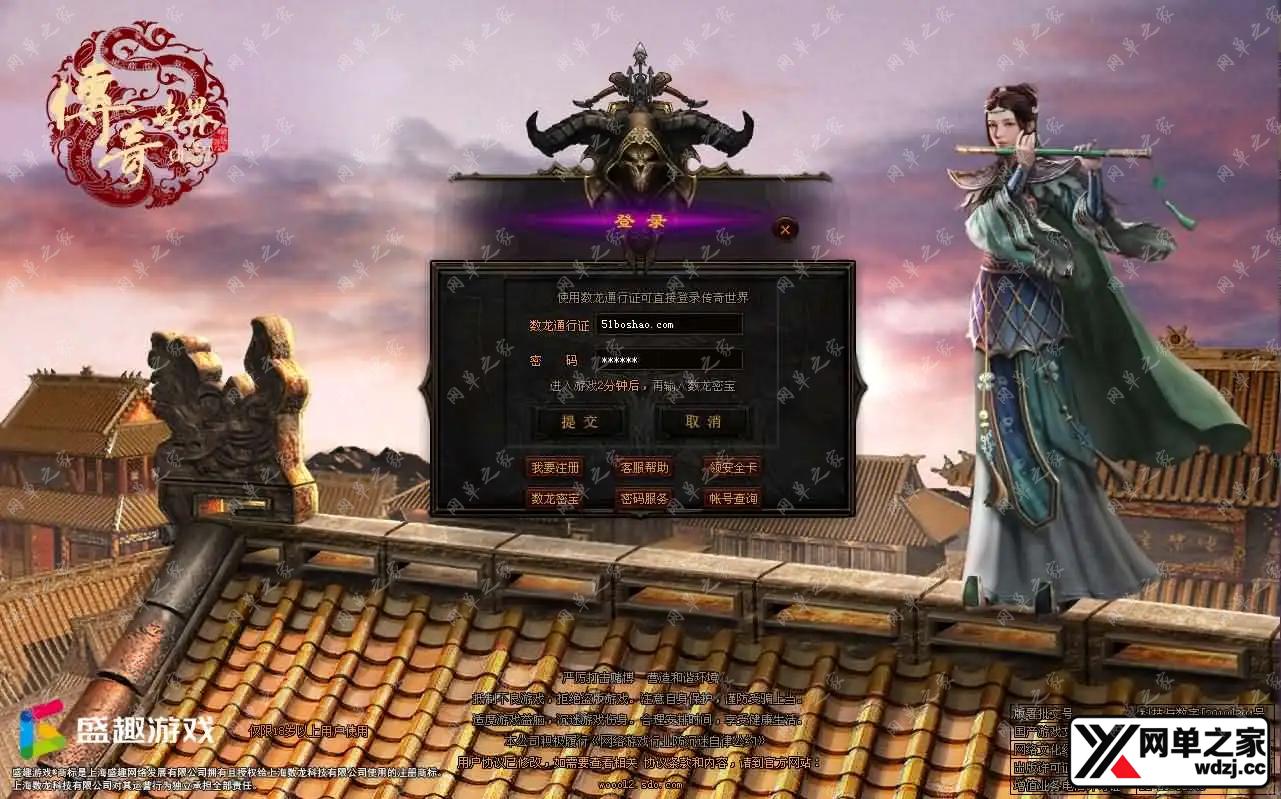Close the 登录 login dialog
The image size is (1281, 799).
click(x=786, y=229)
